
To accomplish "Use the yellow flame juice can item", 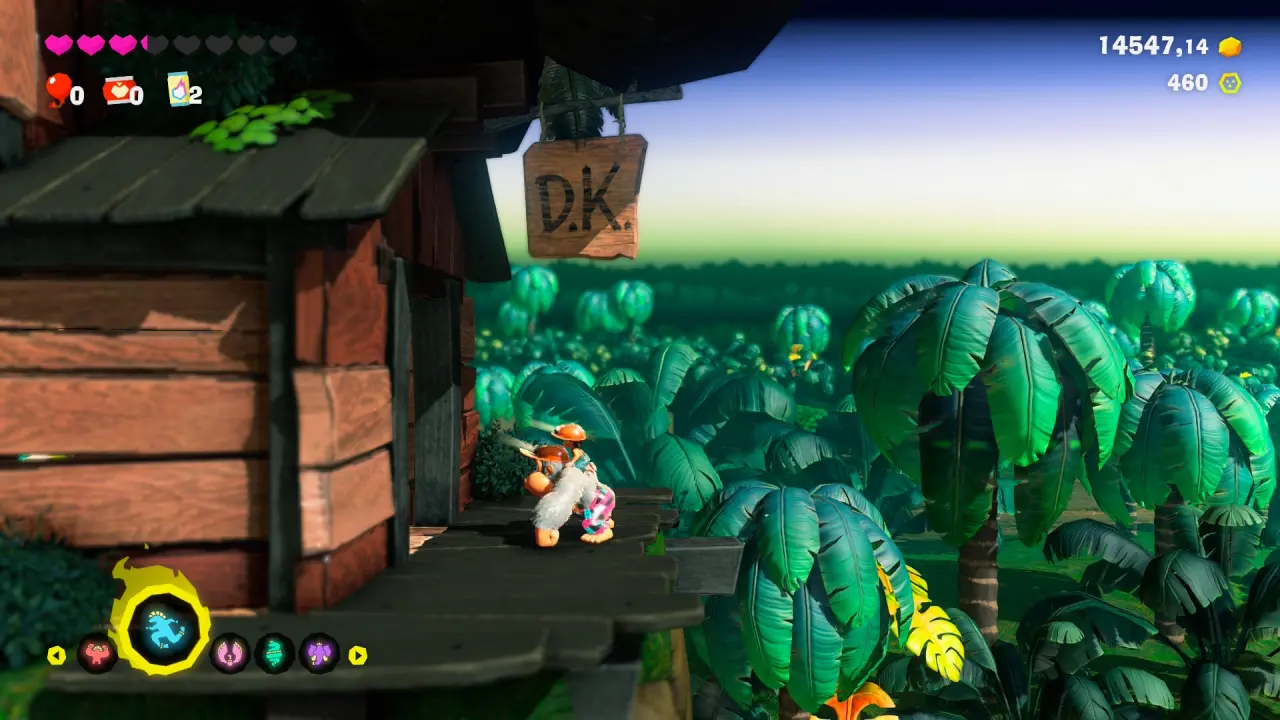I will (x=178, y=88).
